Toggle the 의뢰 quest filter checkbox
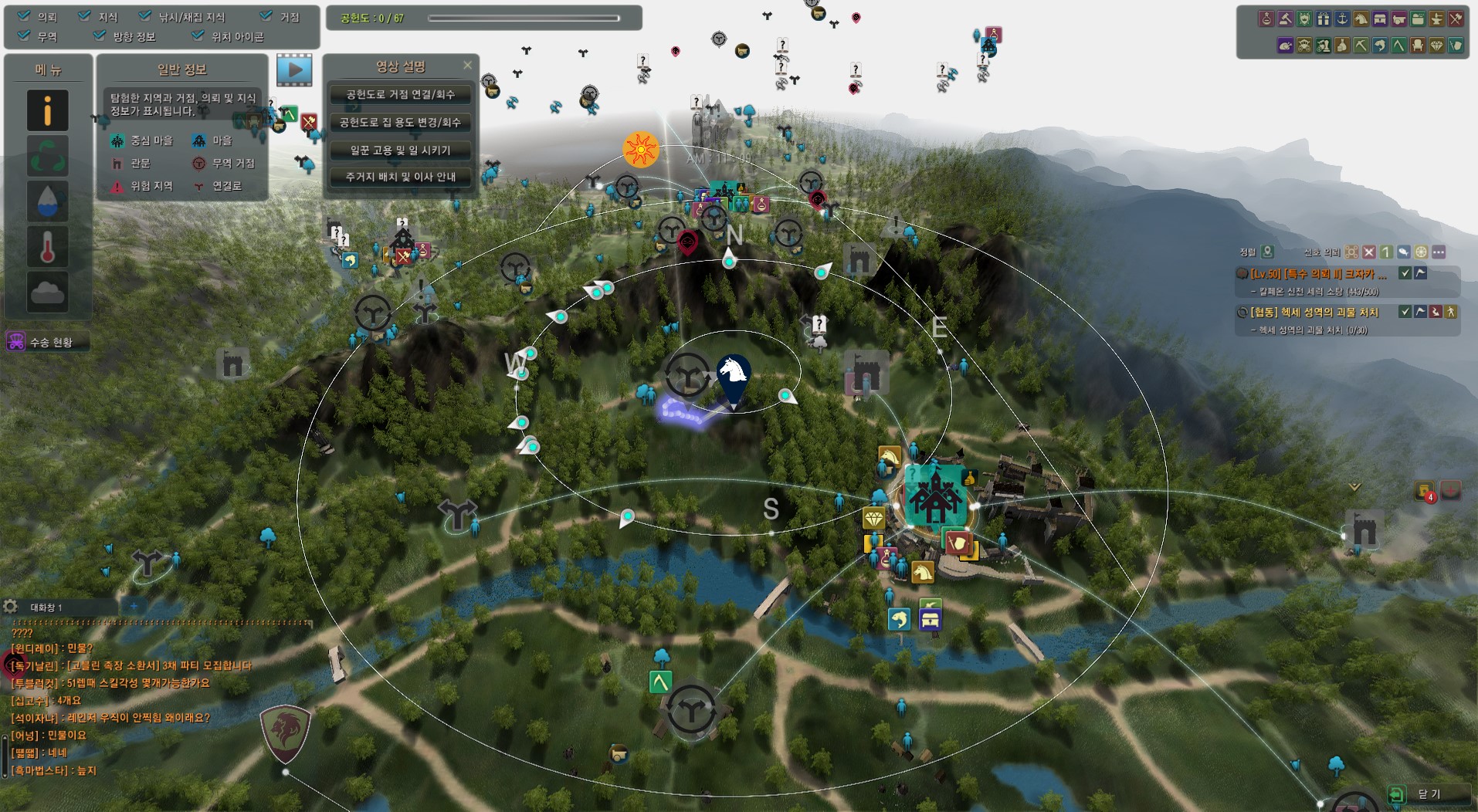Image resolution: width=1478 pixels, height=812 pixels. pyautogui.click(x=25, y=16)
